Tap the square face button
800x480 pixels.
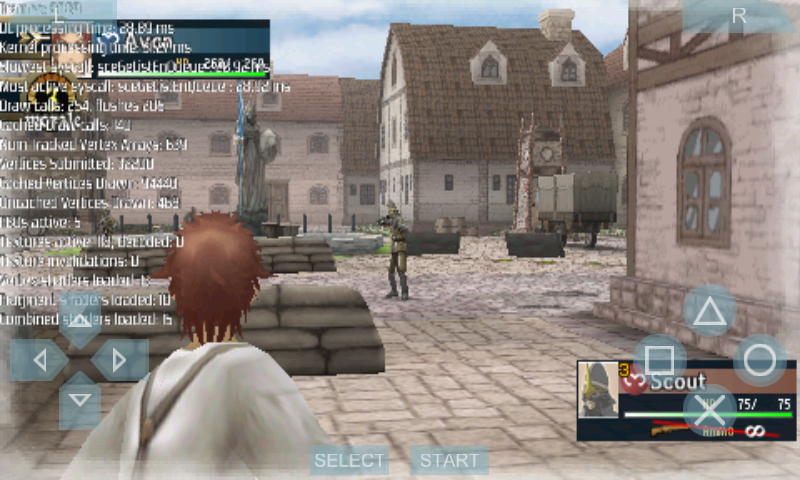659,360
